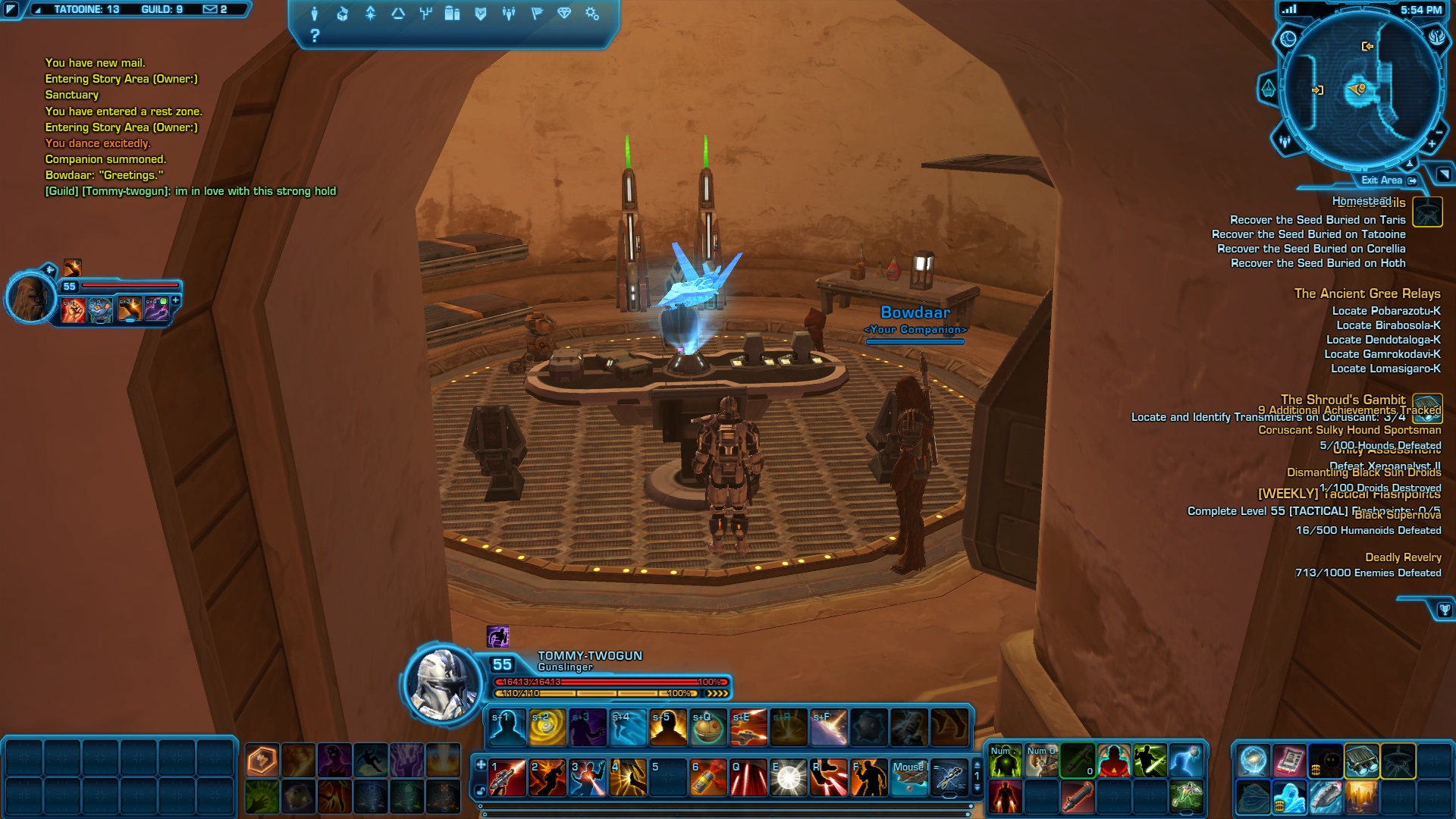Open the gear-shaped preferences menu icon
Screen dimensions: 1456x819
point(592,14)
